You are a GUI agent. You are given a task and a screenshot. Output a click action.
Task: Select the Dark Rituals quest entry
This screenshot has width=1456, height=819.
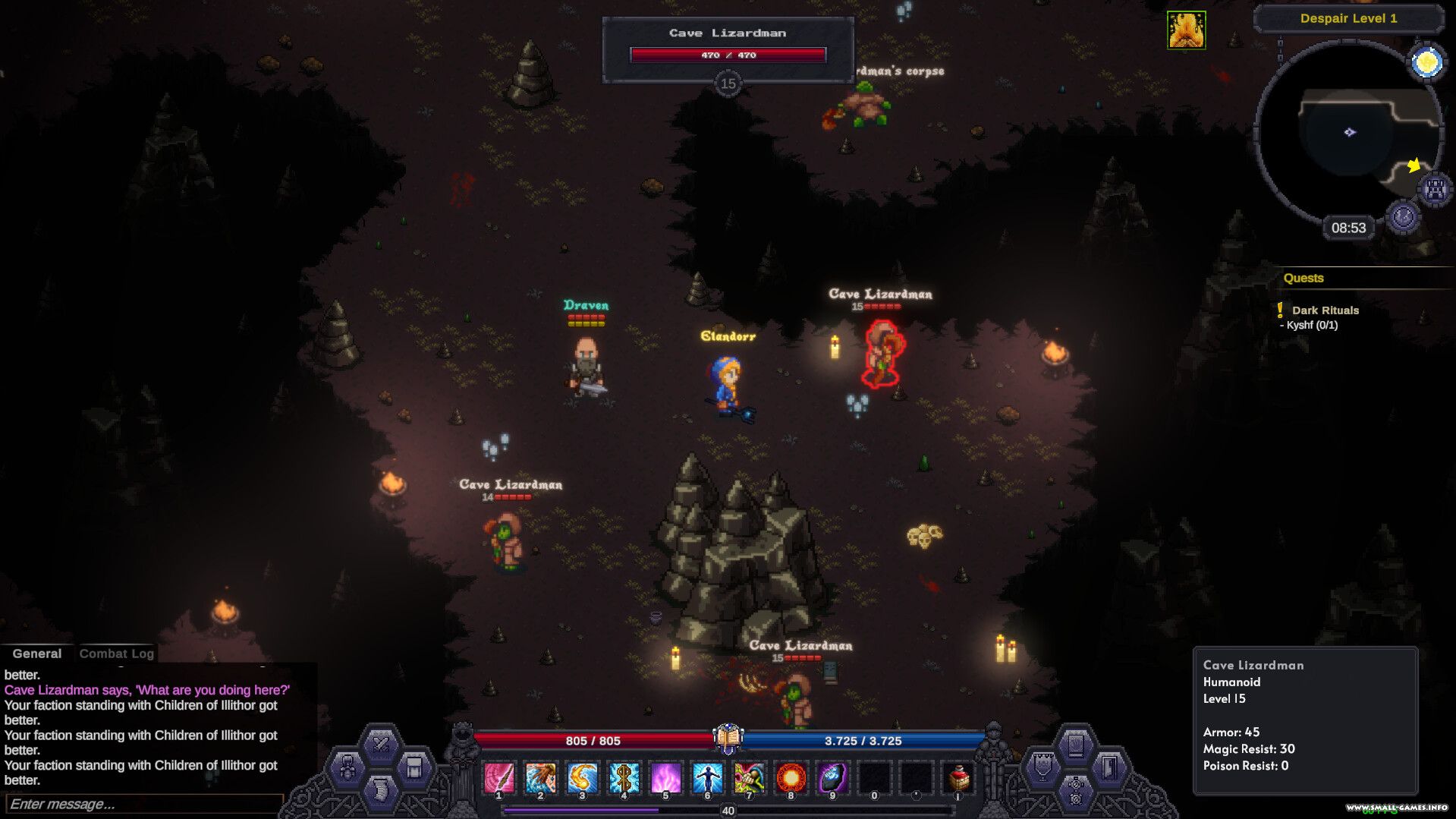1325,310
